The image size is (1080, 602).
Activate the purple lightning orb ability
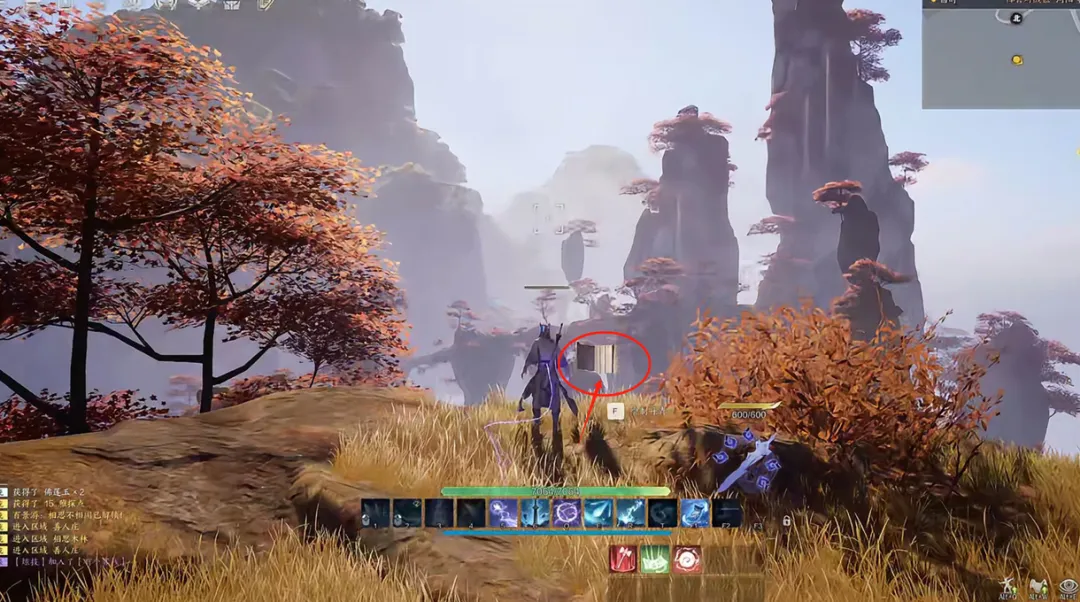click(503, 513)
